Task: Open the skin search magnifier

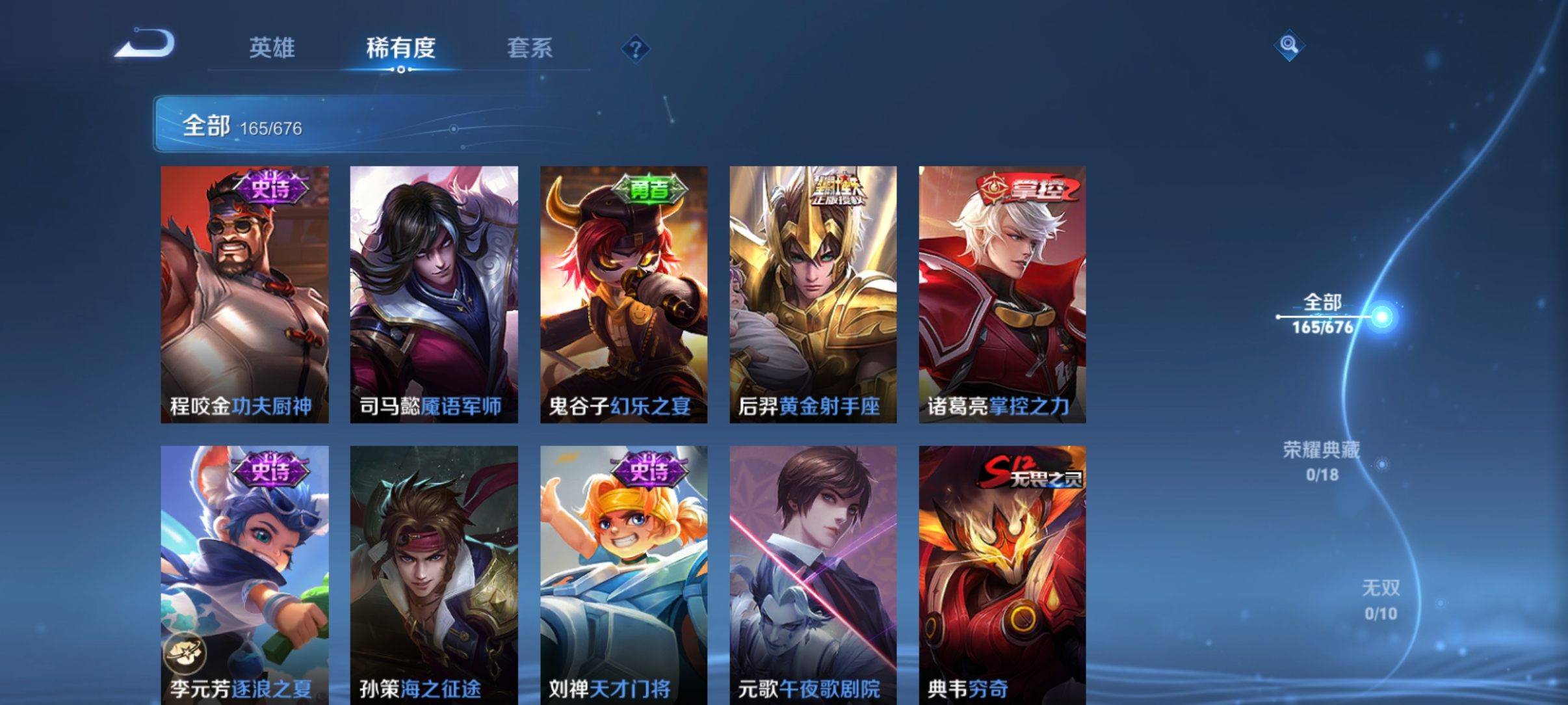Action: click(x=1288, y=46)
